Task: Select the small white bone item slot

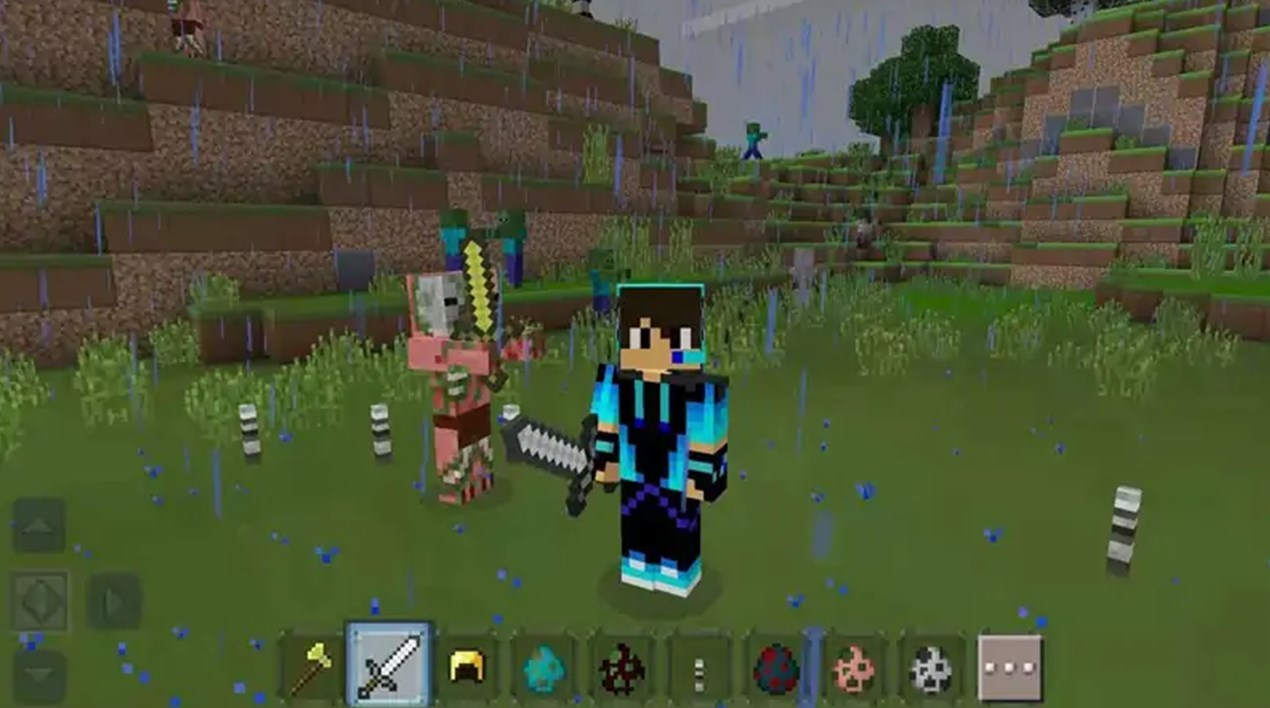Action: (698, 667)
